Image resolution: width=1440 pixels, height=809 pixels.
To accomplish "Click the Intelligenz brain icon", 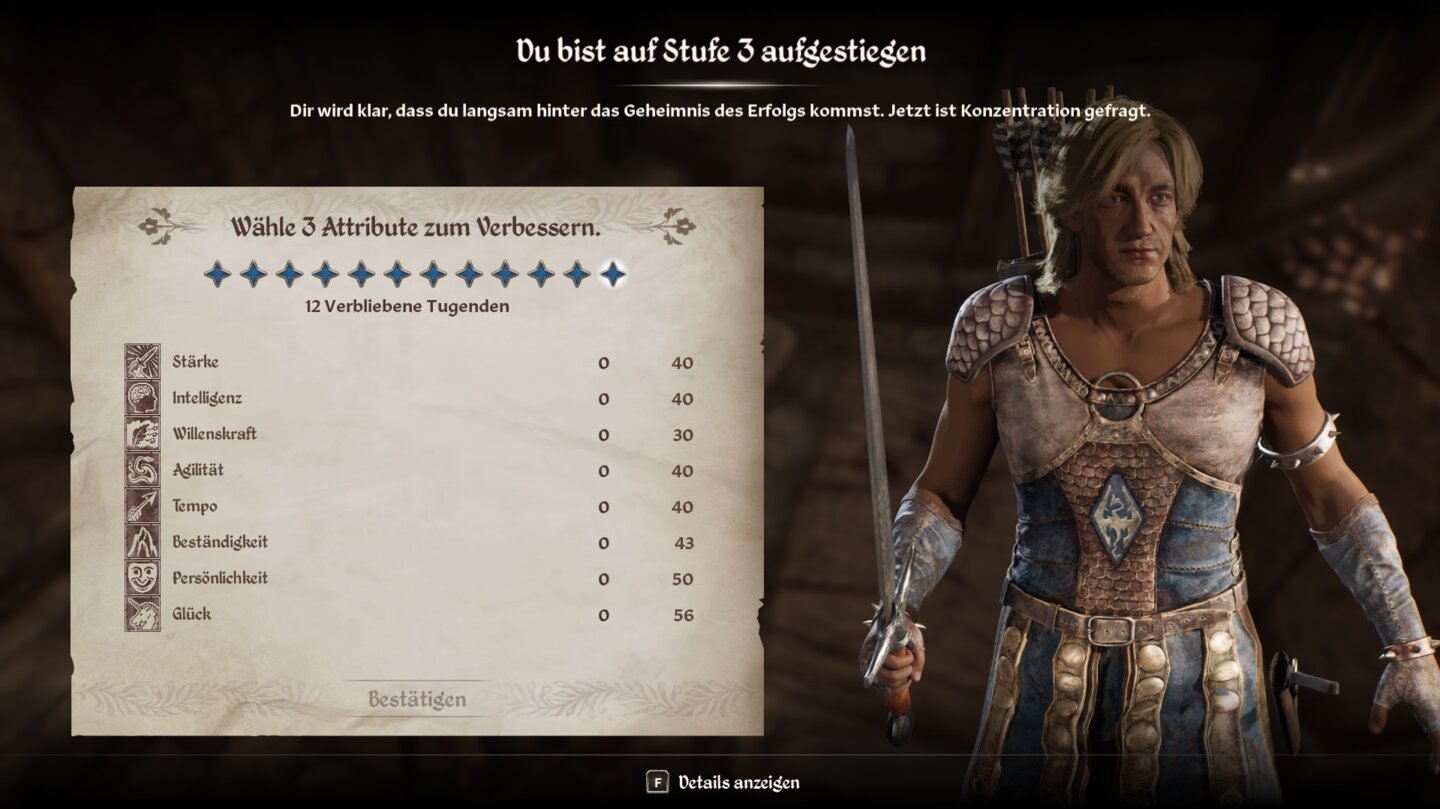I will pyautogui.click(x=145, y=398).
